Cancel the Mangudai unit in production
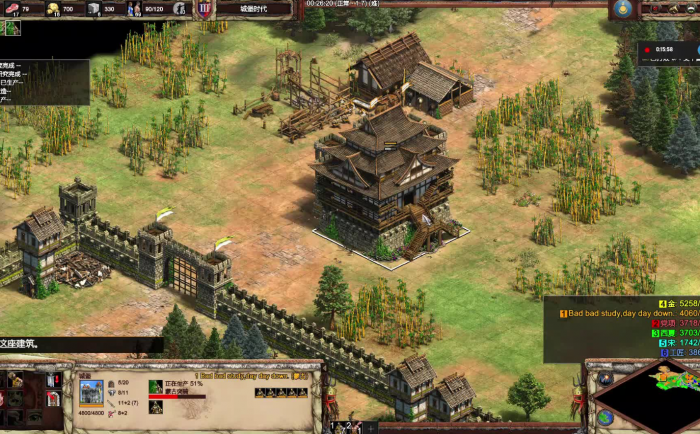Screen dimensions: 700x434 point(155,386)
